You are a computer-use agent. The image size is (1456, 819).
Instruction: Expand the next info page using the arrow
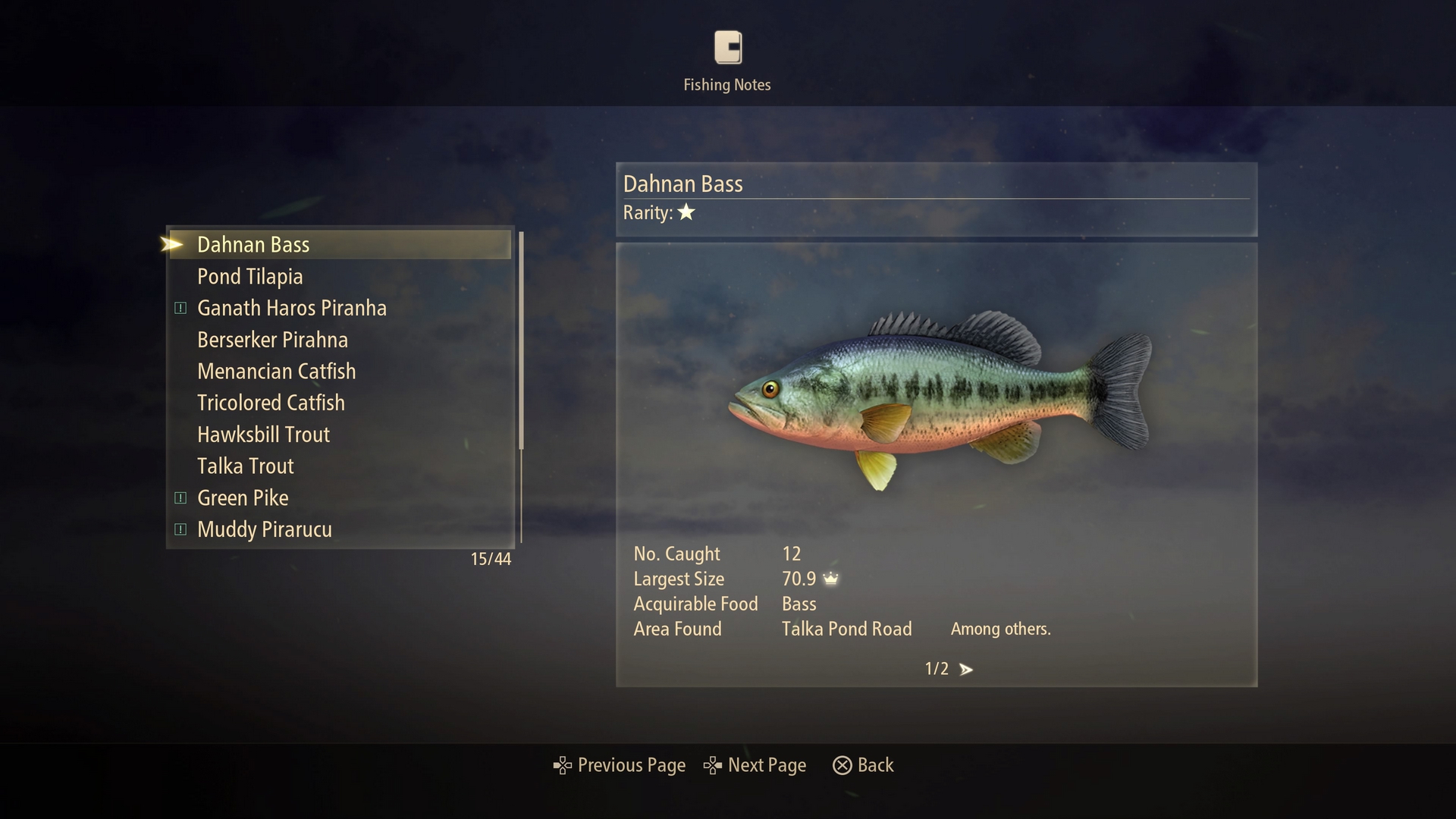[x=966, y=670]
